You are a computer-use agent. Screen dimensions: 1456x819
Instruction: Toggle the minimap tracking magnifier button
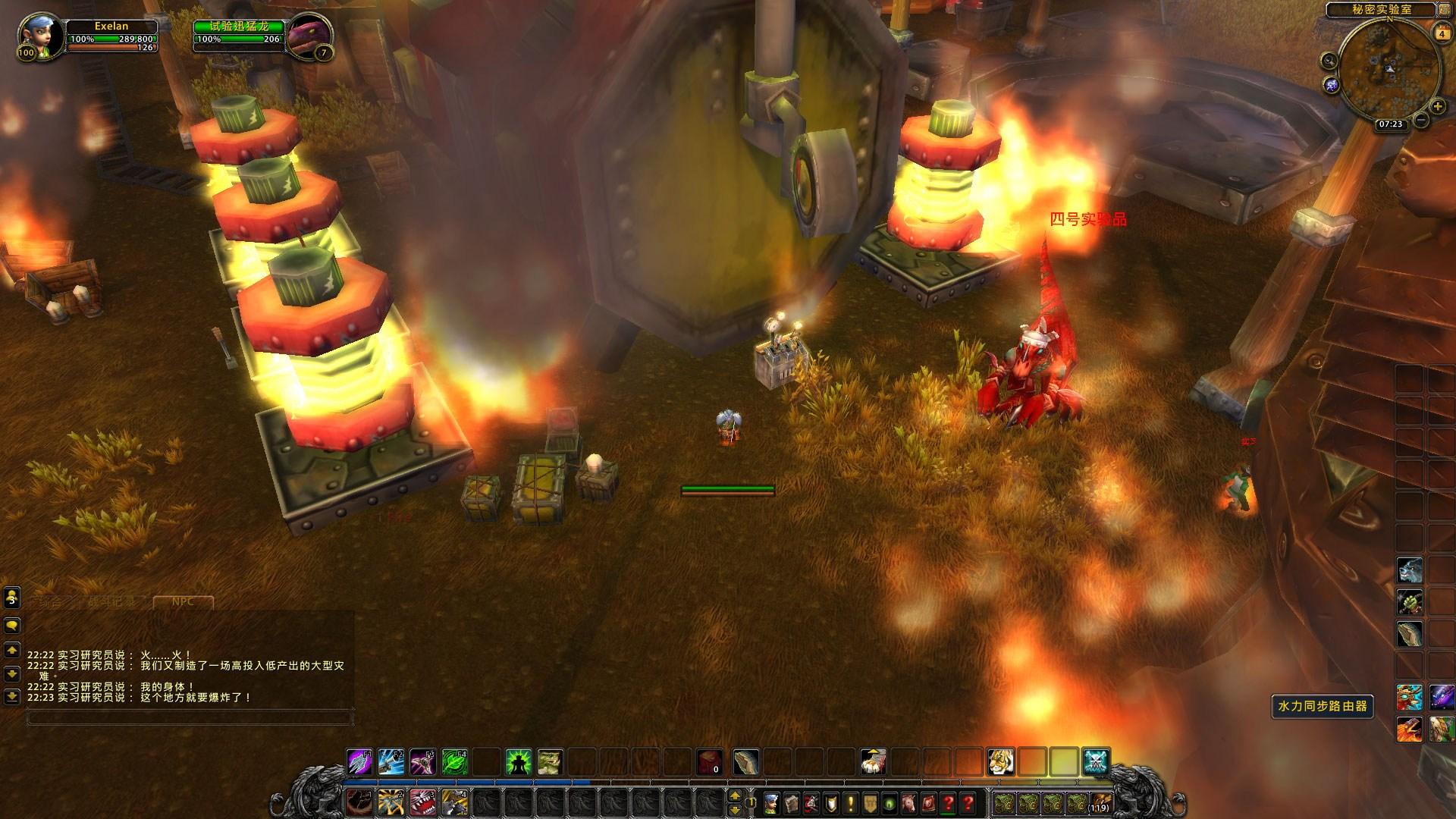pyautogui.click(x=1329, y=59)
